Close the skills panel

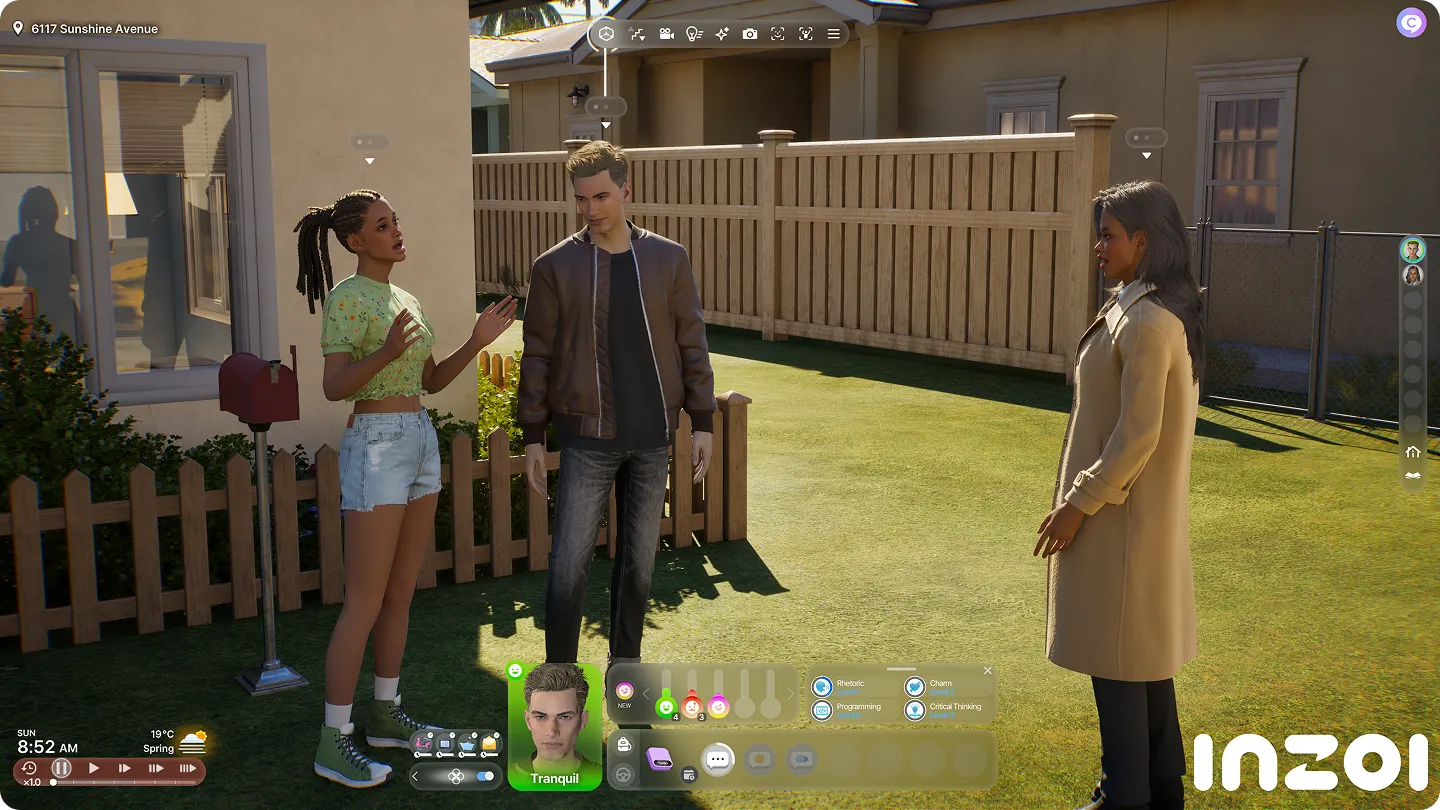[x=988, y=670]
